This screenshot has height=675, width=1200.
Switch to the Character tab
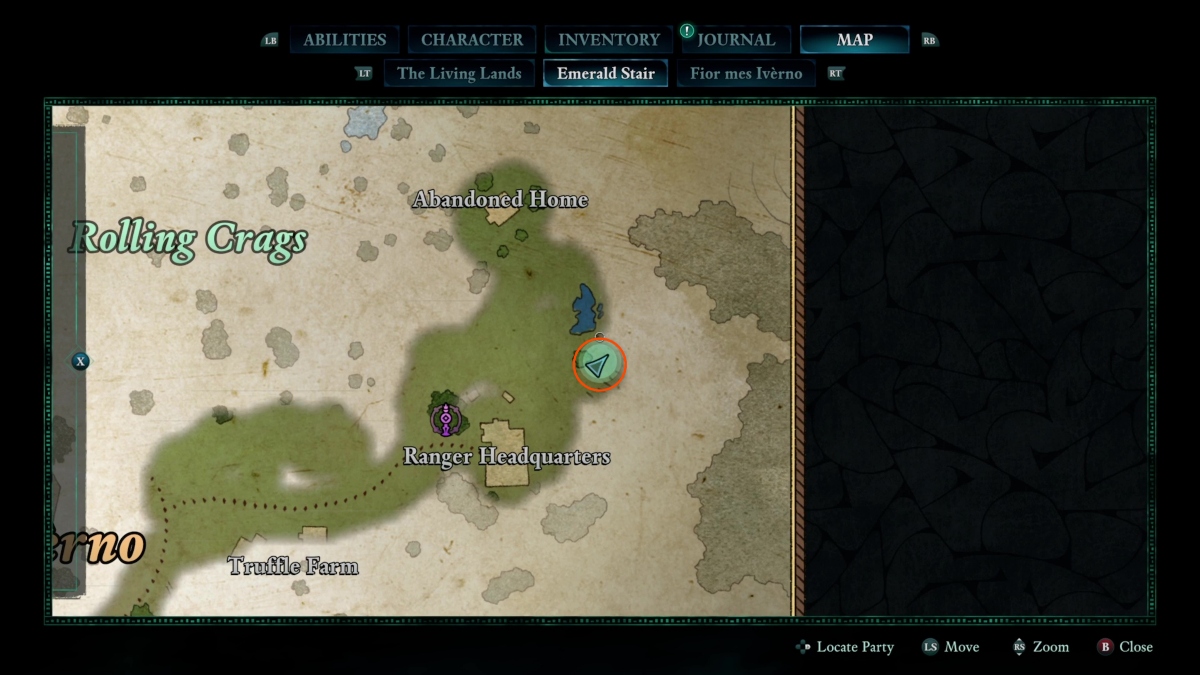471,40
